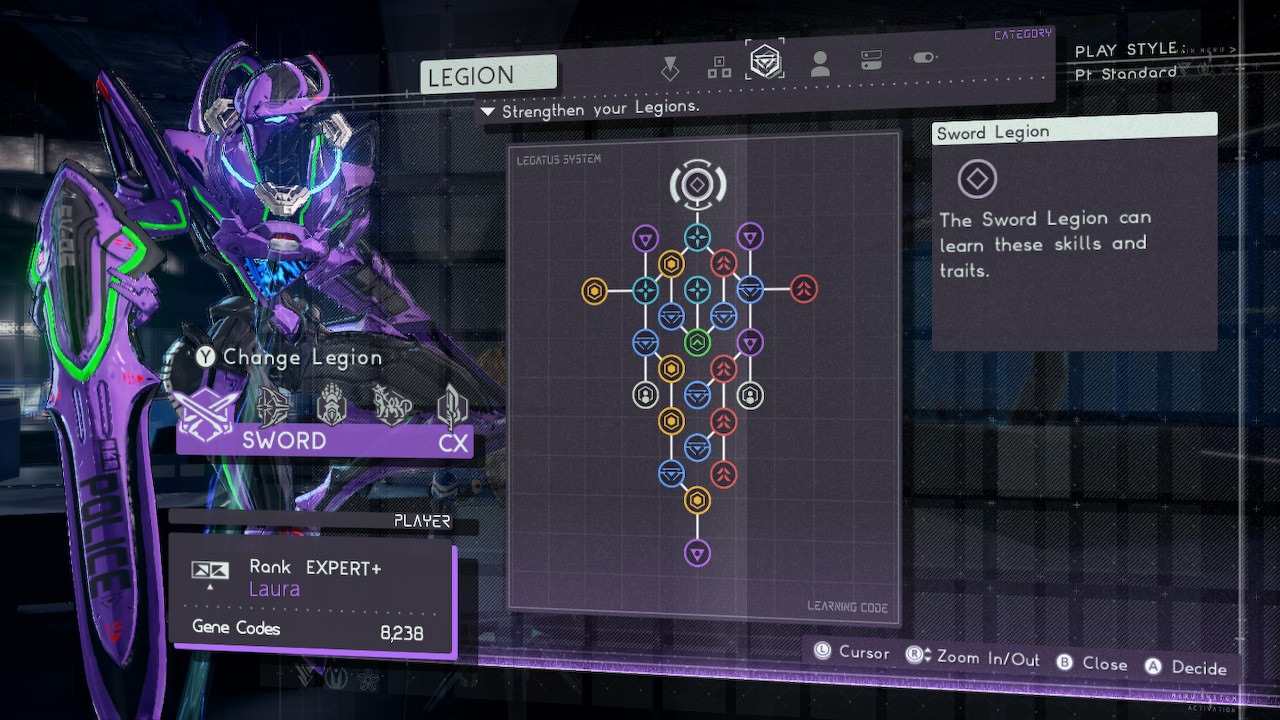Switch to the Arrow Legion icon
This screenshot has height=720, width=1280.
(x=273, y=407)
